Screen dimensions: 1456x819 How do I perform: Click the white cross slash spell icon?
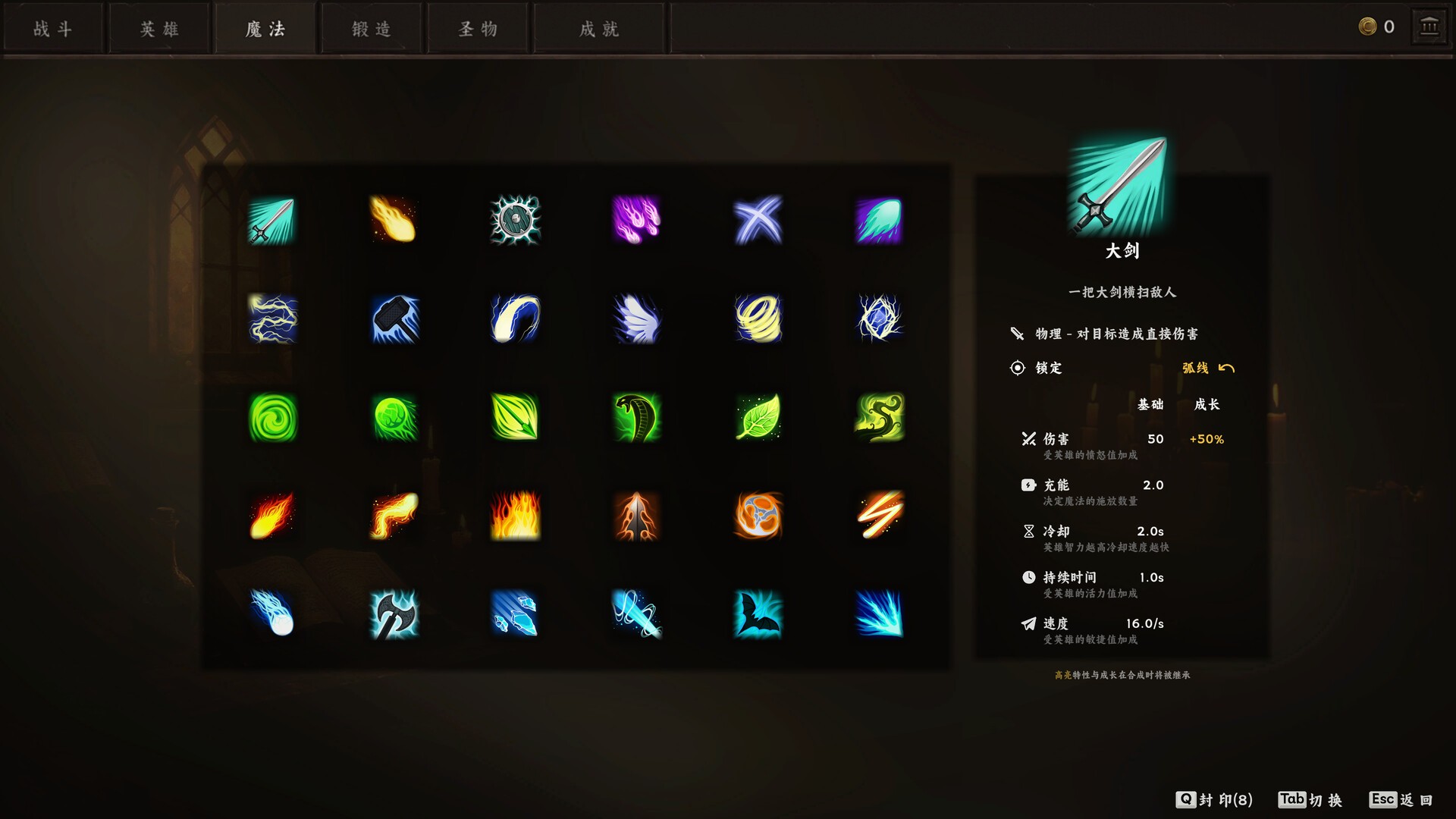pyautogui.click(x=758, y=220)
